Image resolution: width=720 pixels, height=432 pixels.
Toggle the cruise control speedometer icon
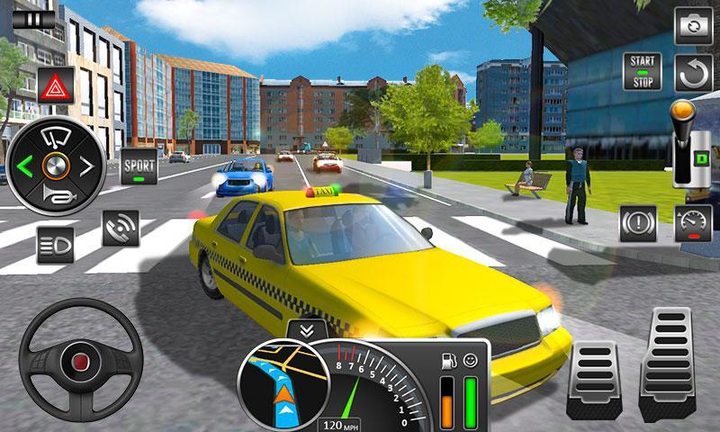[692, 223]
